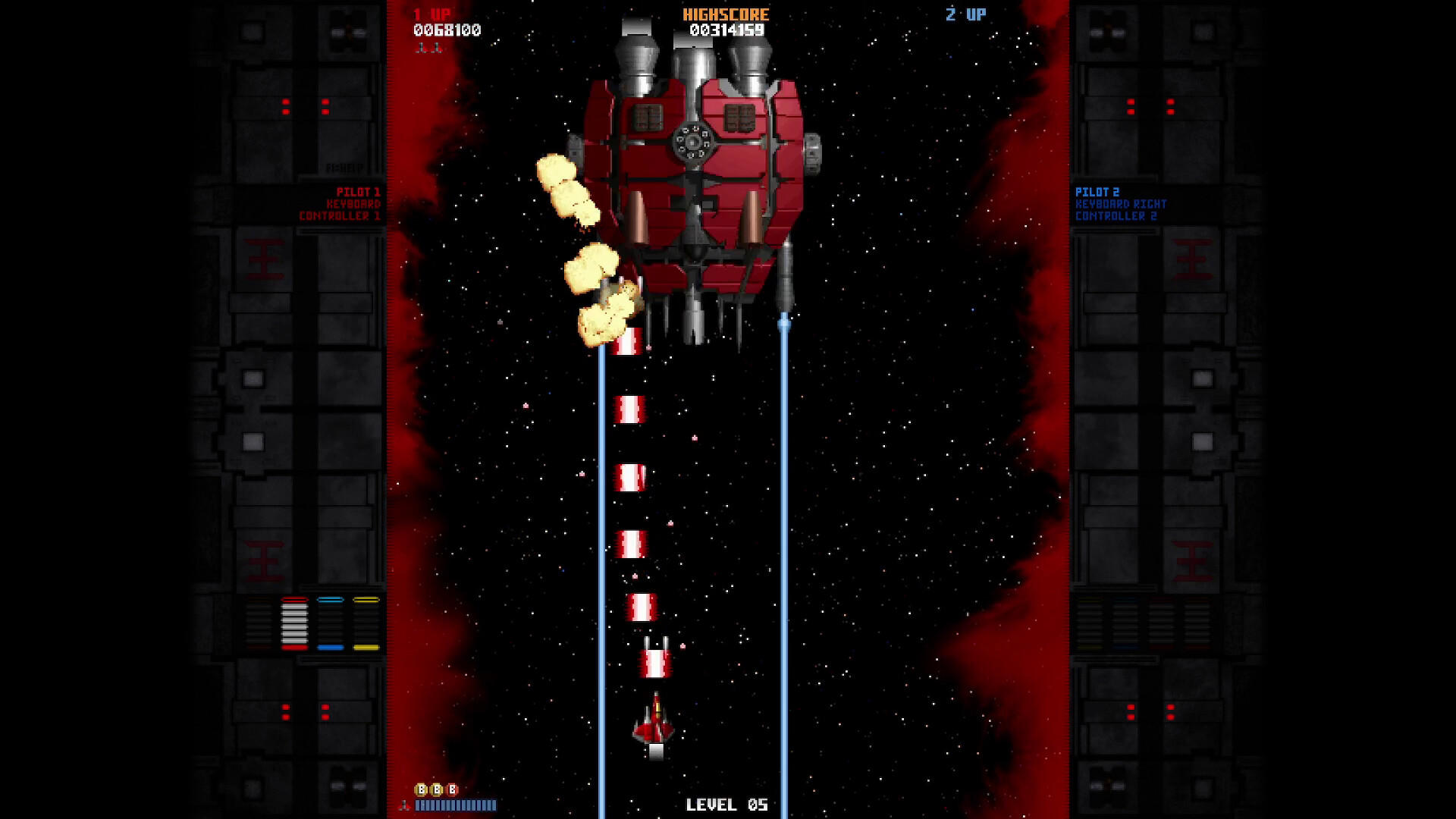This screenshot has width=1456, height=819.
Task: Click the small ship icon beside the shield bar
Action: click(406, 805)
